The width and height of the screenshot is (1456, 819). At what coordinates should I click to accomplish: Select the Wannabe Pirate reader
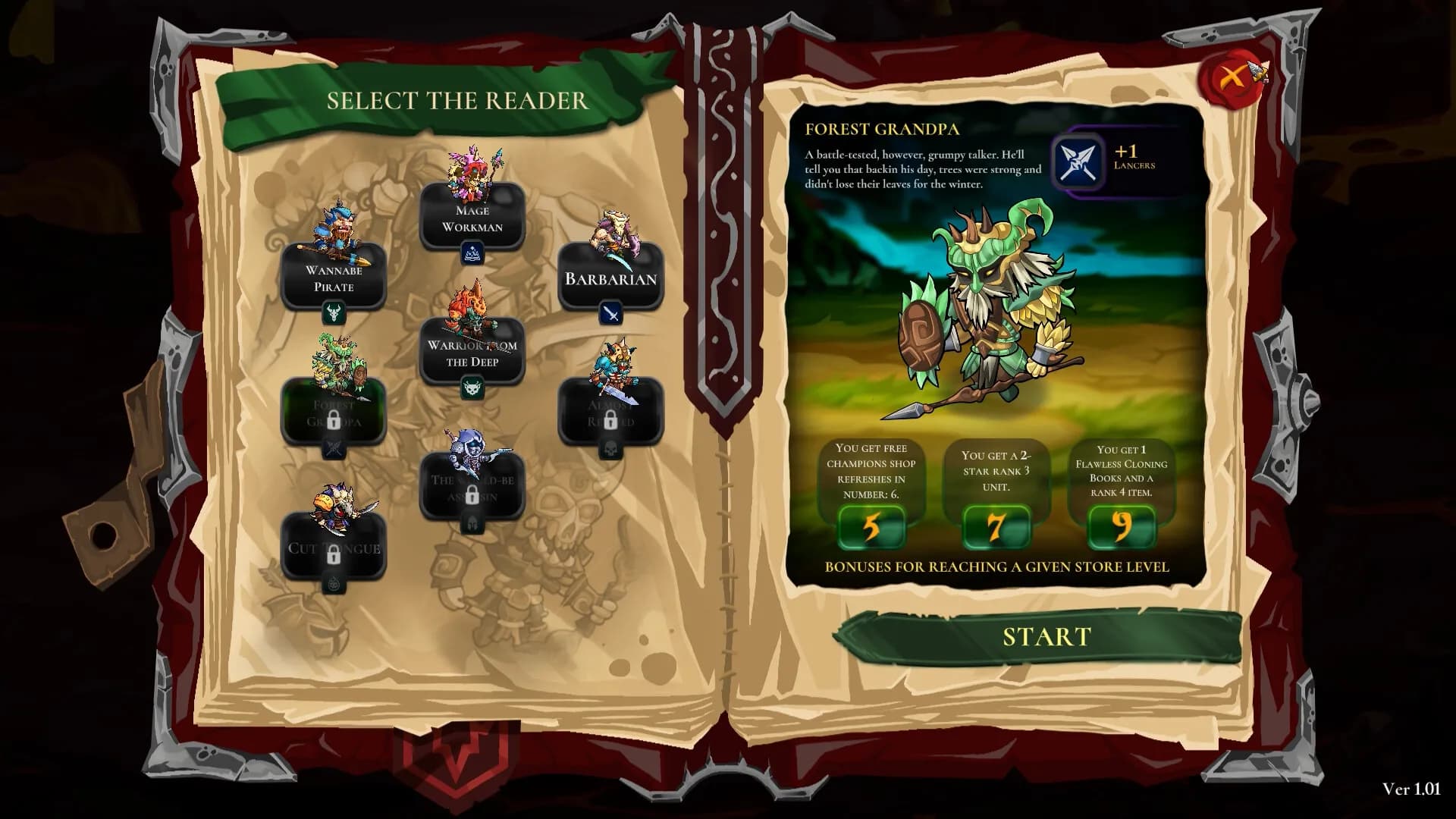(334, 278)
